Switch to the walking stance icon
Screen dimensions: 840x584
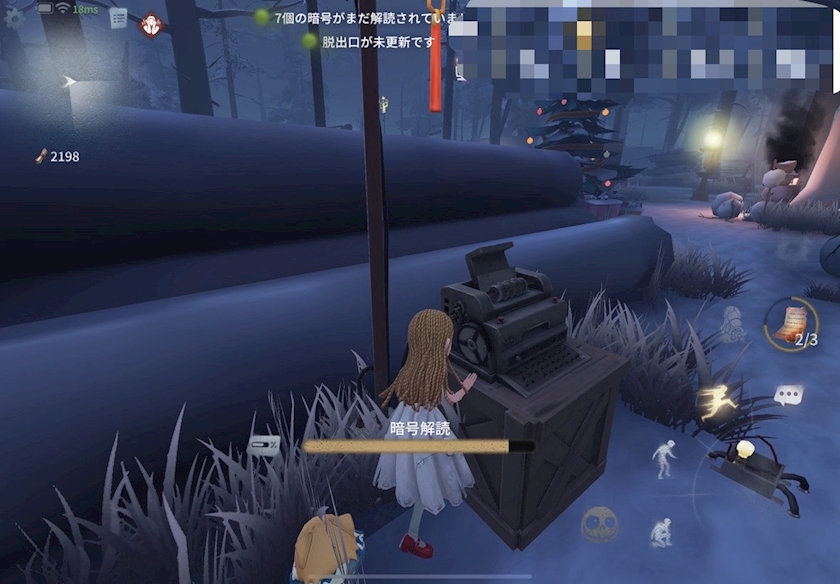664,458
